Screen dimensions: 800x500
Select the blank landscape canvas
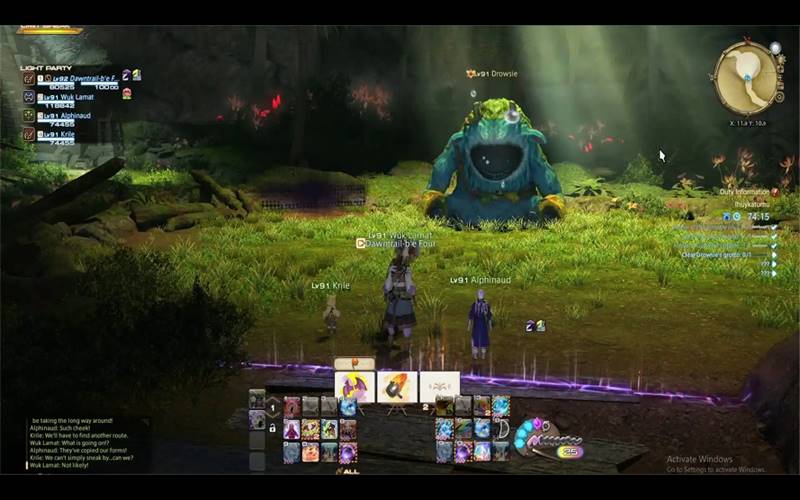[439, 386]
